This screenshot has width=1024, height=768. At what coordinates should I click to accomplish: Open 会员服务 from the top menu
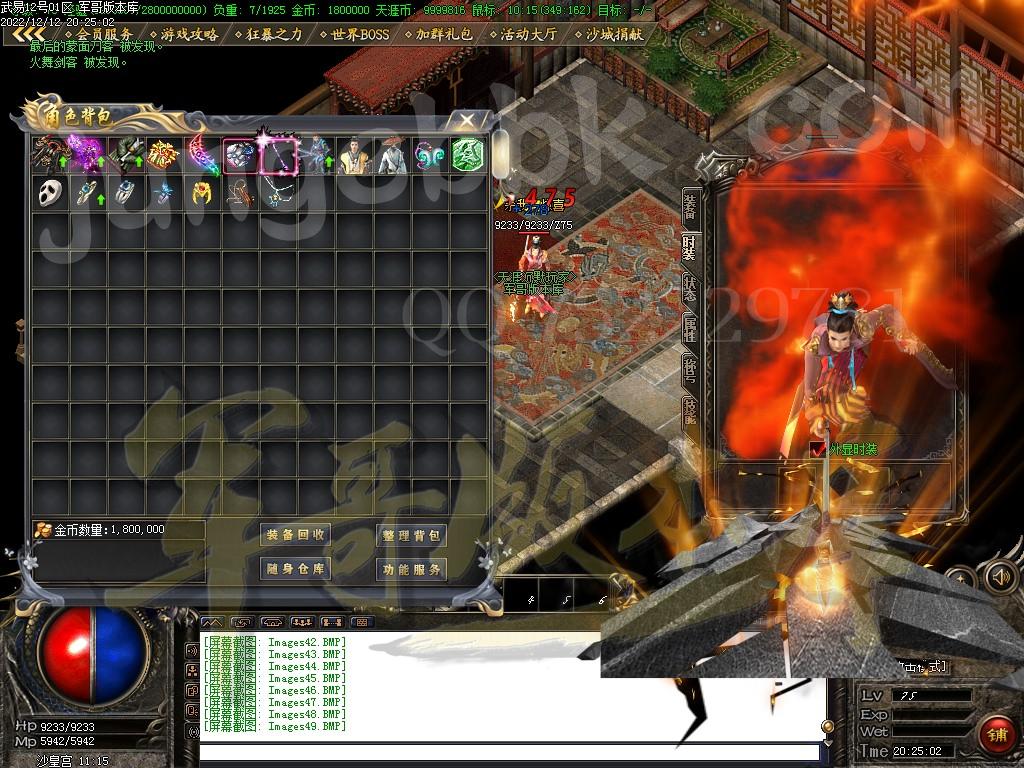point(98,34)
